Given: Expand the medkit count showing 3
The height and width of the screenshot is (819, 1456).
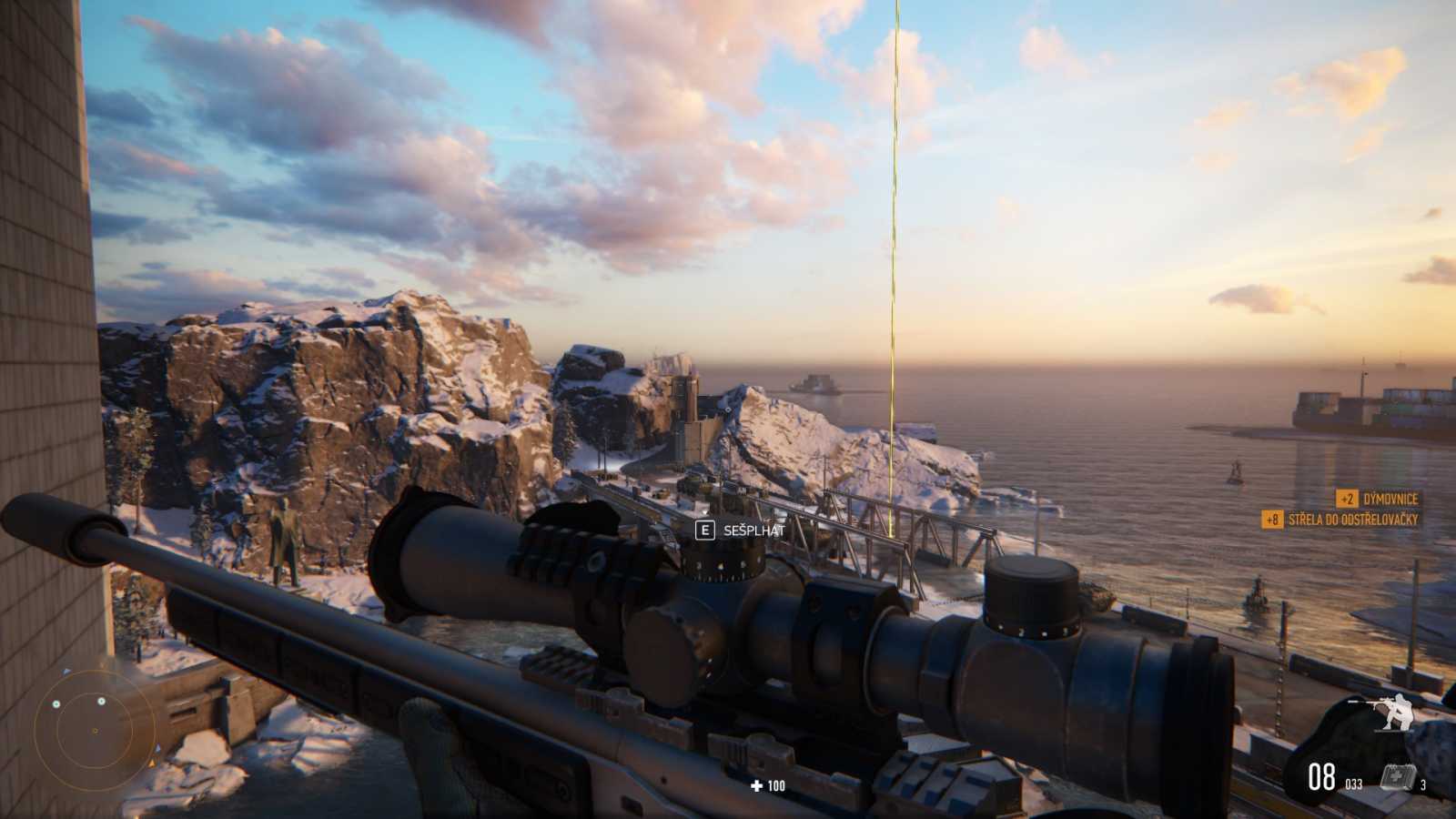Looking at the screenshot, I should tap(1422, 784).
